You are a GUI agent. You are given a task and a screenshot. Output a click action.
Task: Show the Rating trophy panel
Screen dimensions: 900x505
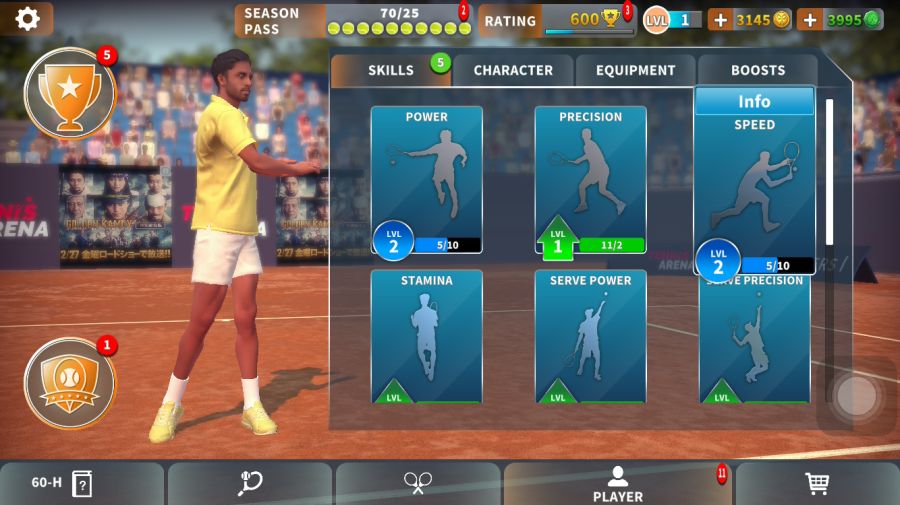(x=556, y=20)
